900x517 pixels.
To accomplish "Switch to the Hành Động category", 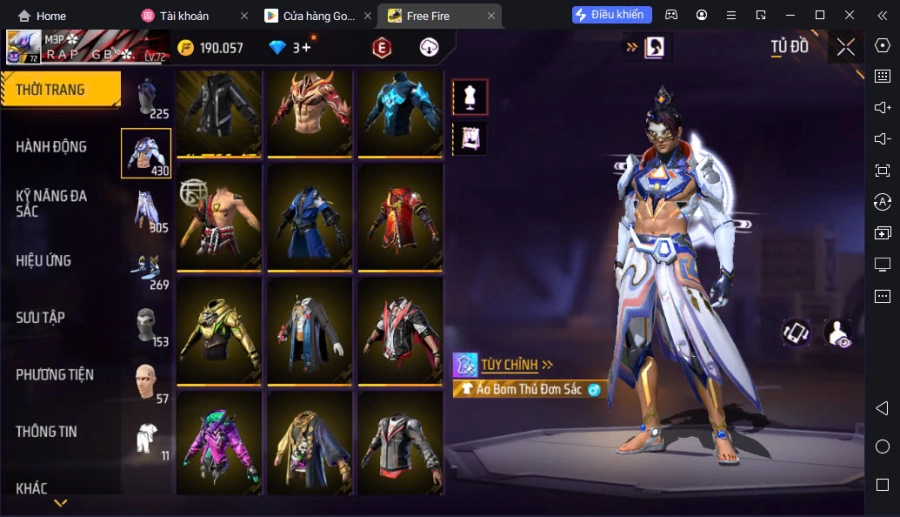I will coord(52,147).
